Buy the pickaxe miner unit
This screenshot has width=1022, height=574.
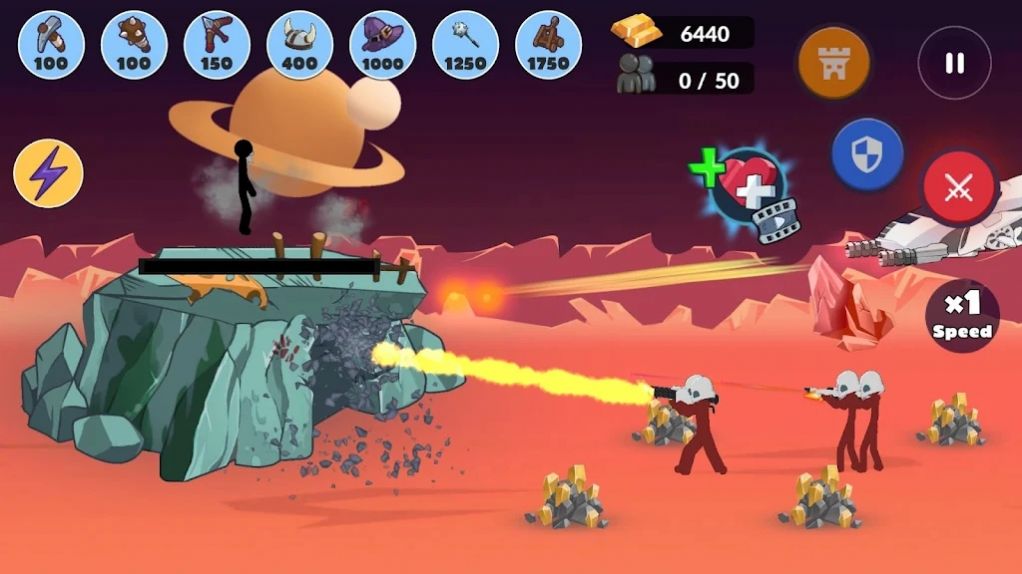[51, 45]
